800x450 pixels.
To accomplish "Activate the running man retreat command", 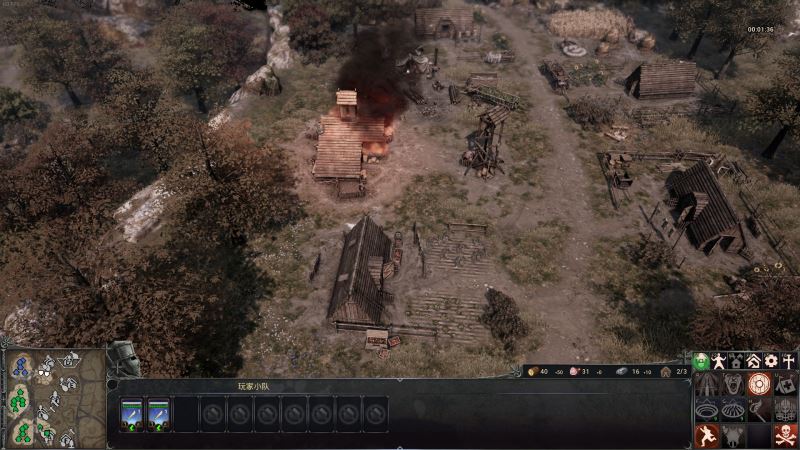I will 705,436.
